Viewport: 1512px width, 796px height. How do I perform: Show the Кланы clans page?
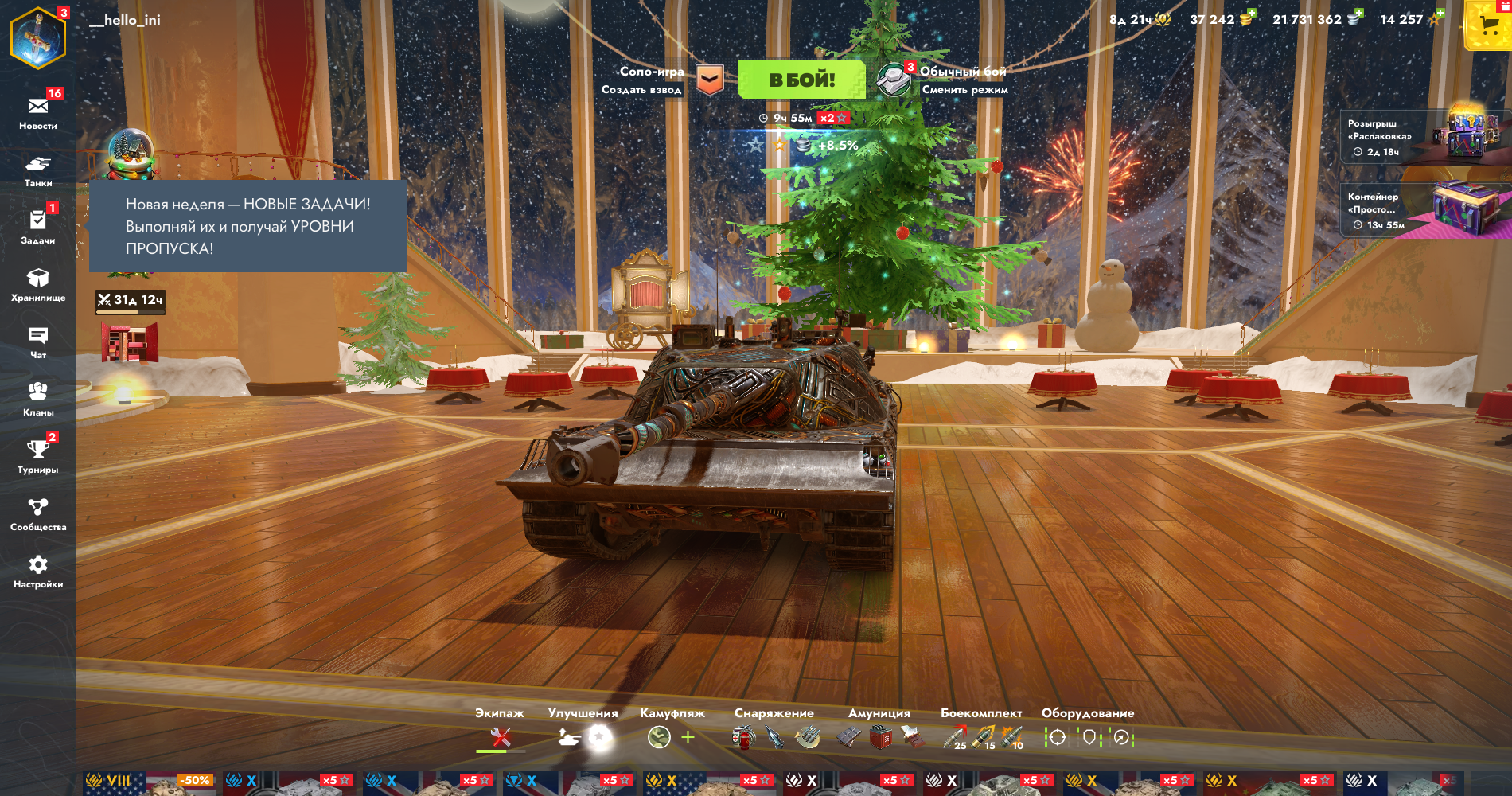click(38, 398)
